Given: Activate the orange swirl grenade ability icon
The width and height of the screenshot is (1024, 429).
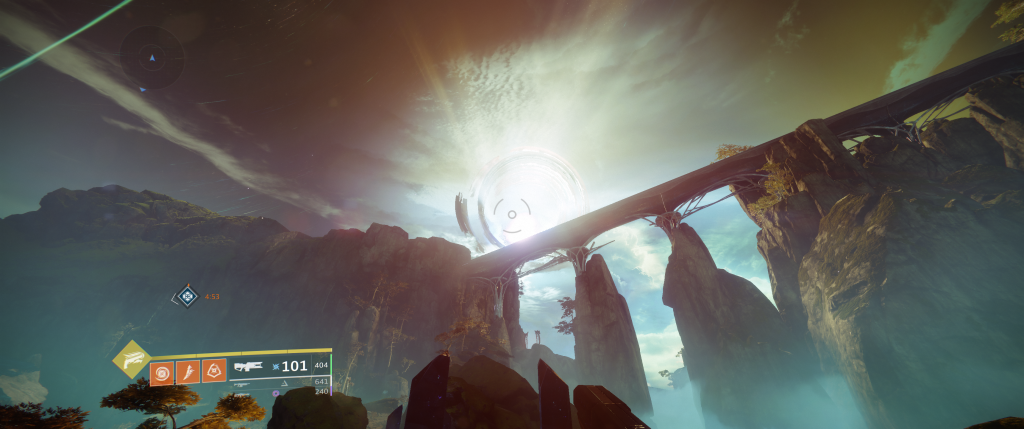Looking at the screenshot, I should pyautogui.click(x=160, y=372).
